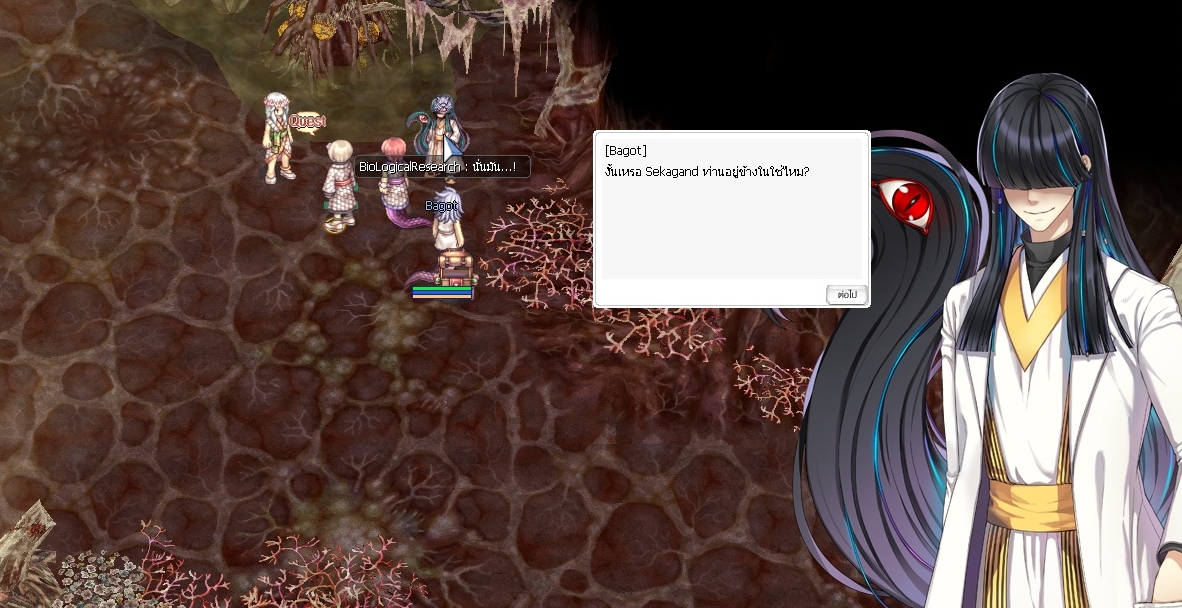Continue the Bagot dialogue with ต่อไป button
Screen dimensions: 1182x608
846,295
